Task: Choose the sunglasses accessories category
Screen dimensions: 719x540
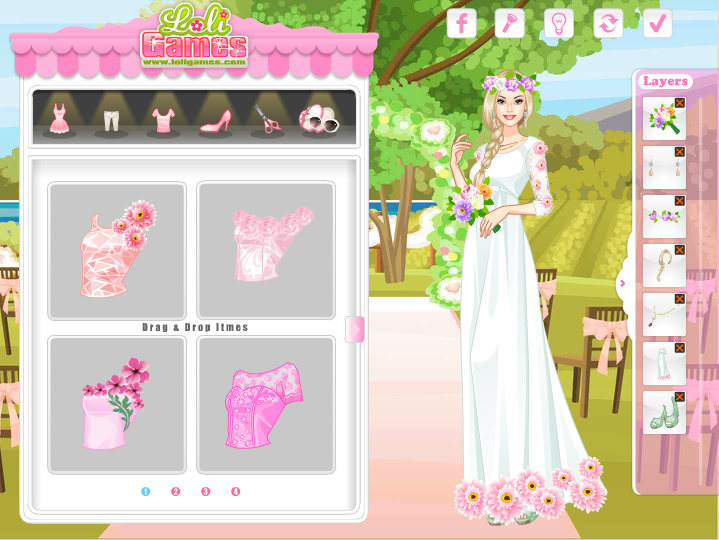Action: (320, 119)
